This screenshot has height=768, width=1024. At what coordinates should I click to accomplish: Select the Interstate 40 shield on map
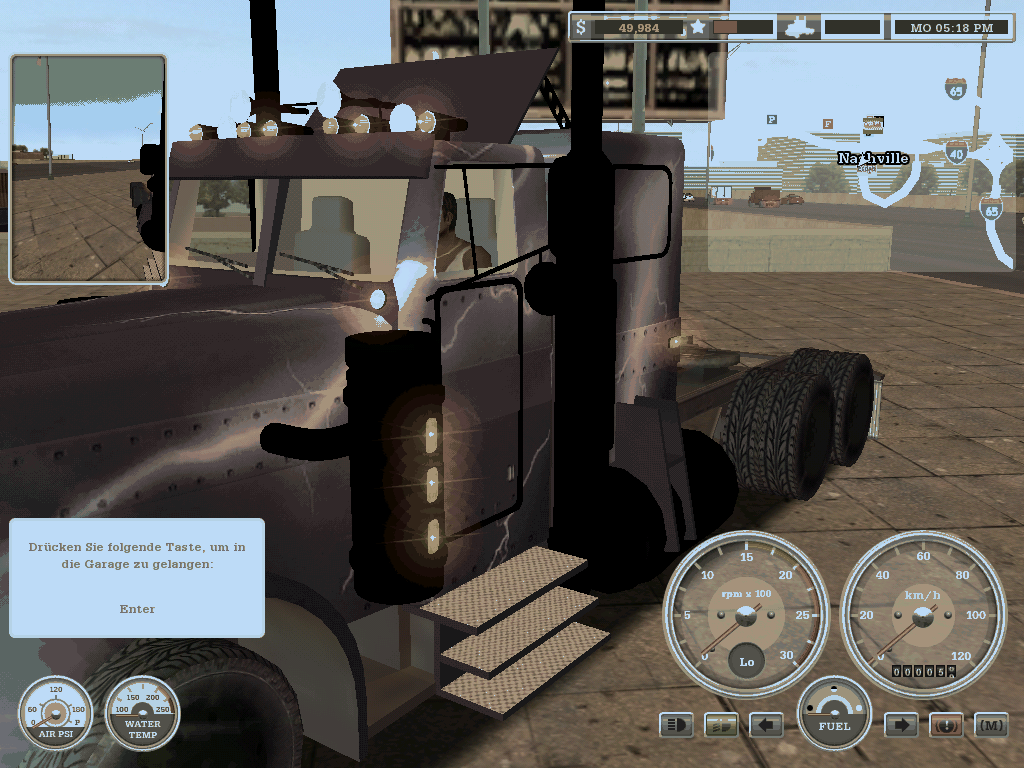[x=956, y=152]
